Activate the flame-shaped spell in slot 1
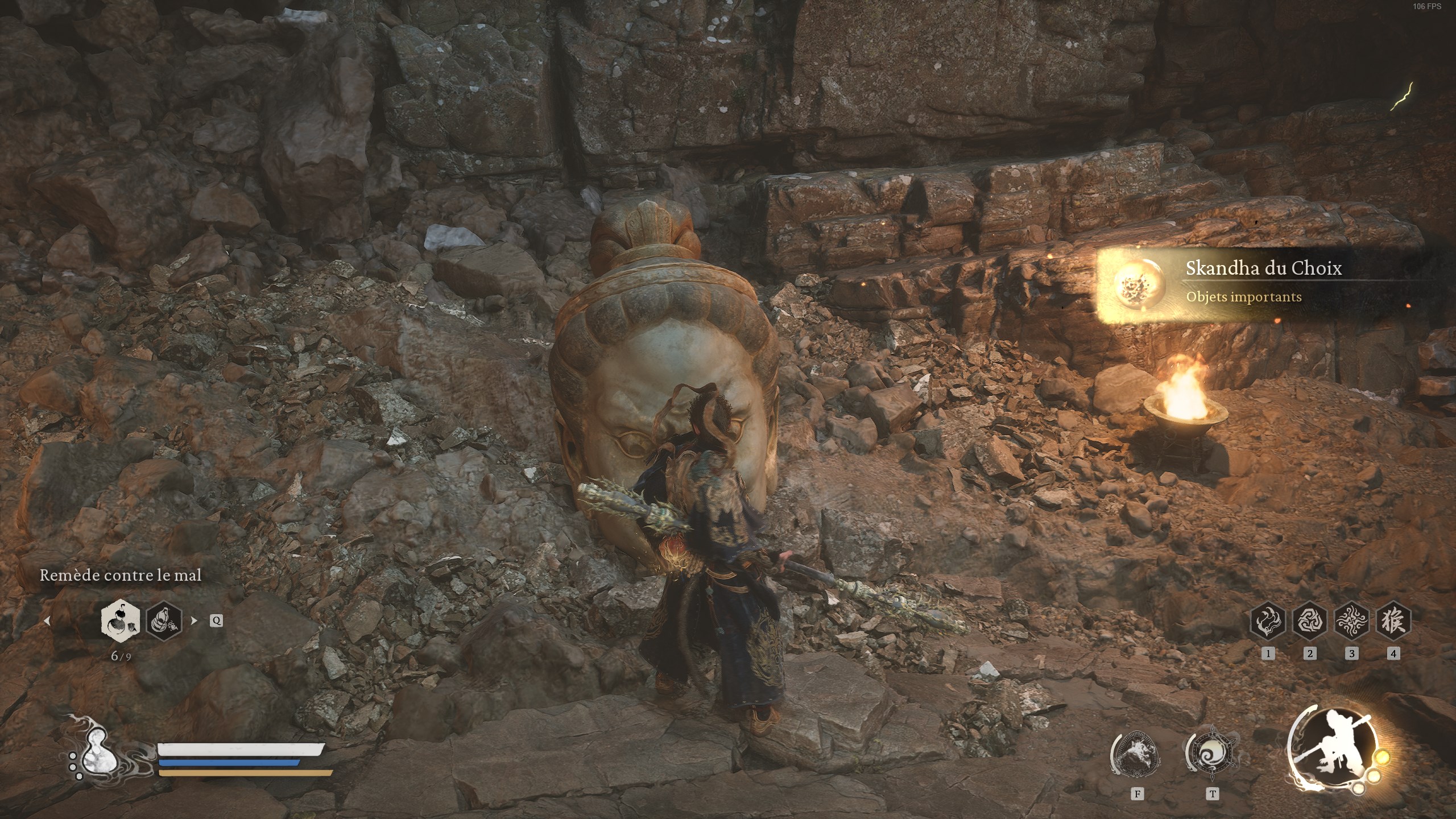 tap(1268, 621)
